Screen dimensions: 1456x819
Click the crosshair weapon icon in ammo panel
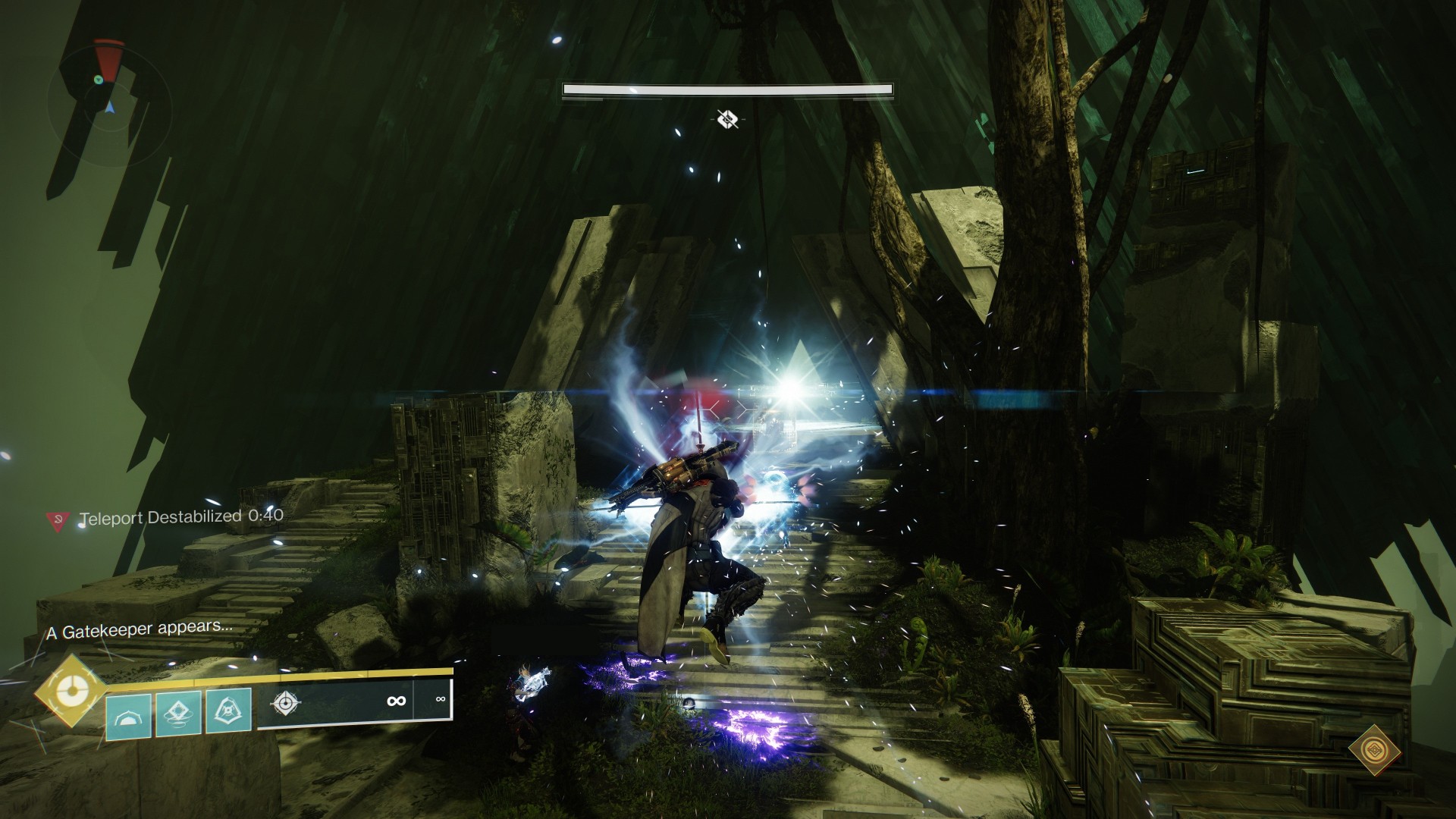pyautogui.click(x=285, y=702)
